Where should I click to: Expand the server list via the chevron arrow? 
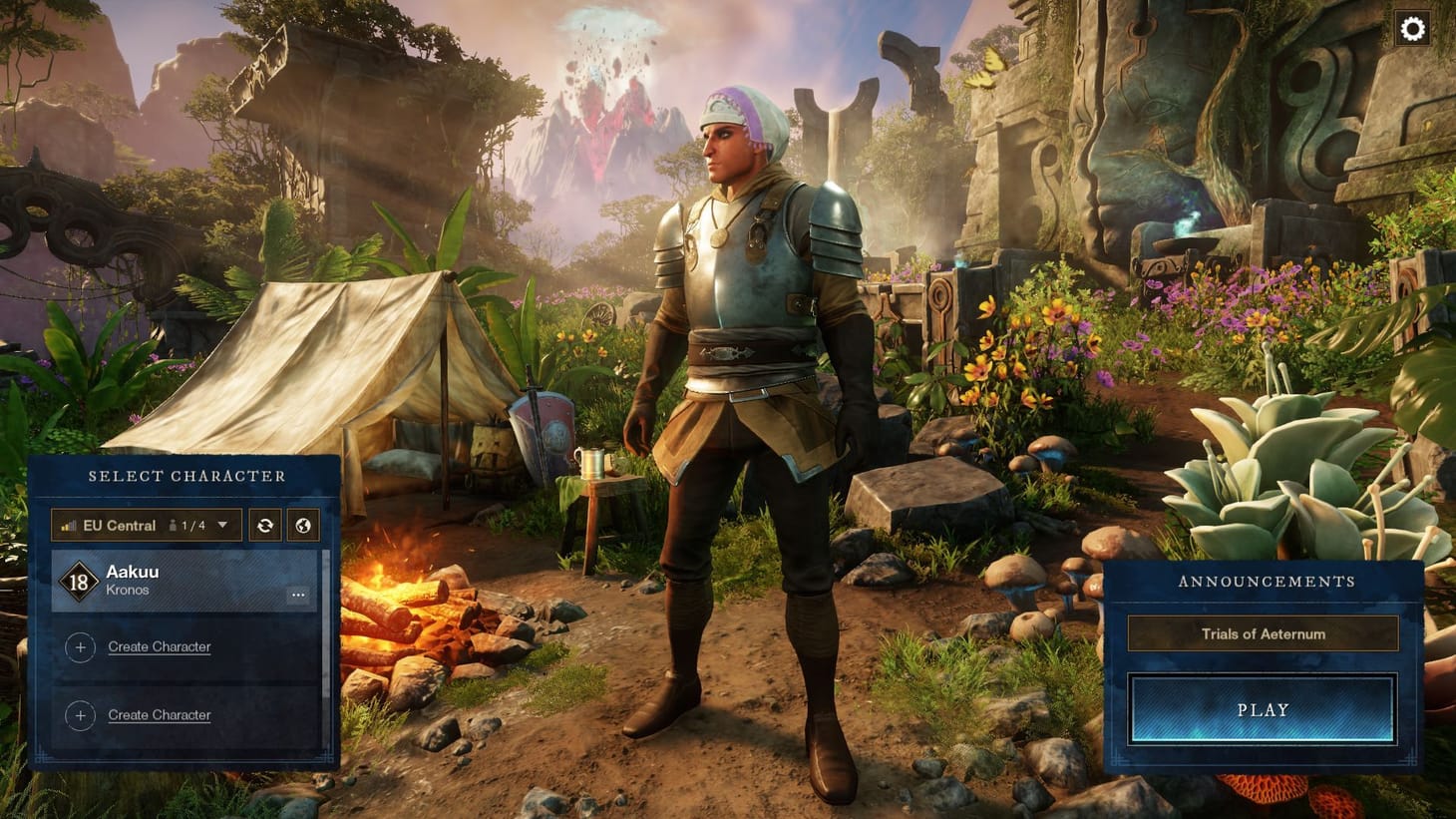223,524
